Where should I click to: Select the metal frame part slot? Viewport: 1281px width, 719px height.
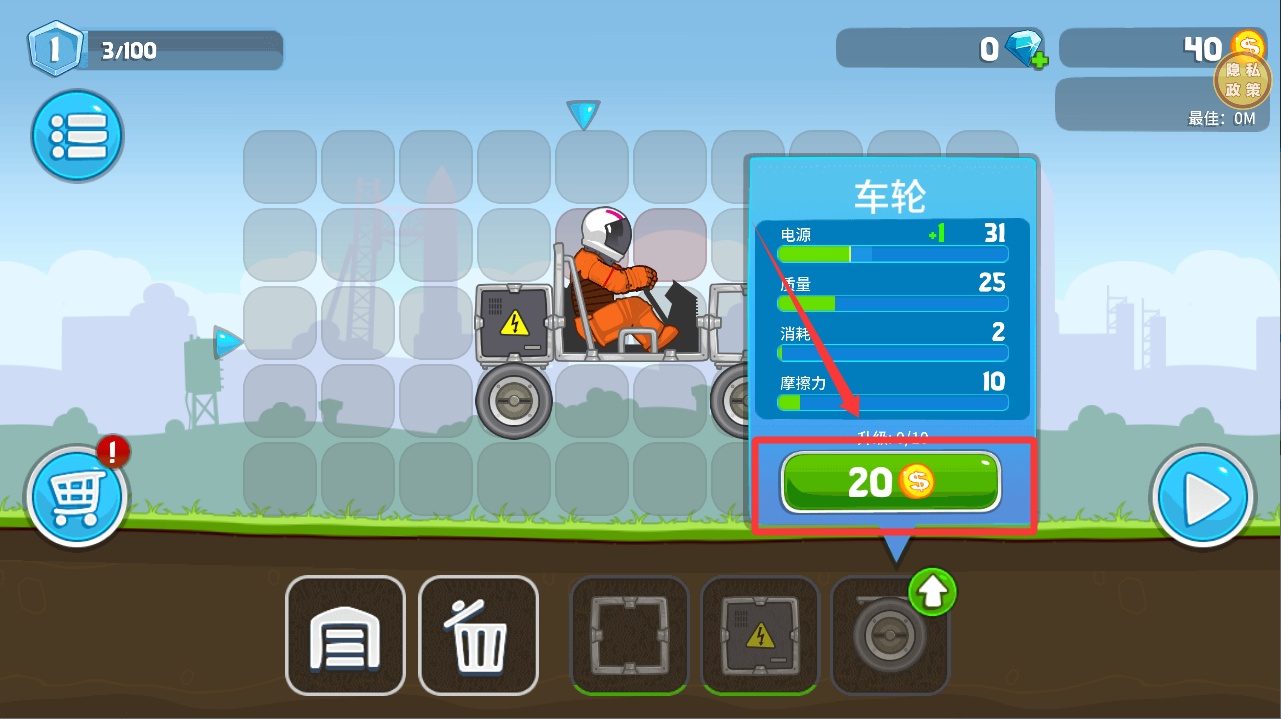[x=629, y=635]
